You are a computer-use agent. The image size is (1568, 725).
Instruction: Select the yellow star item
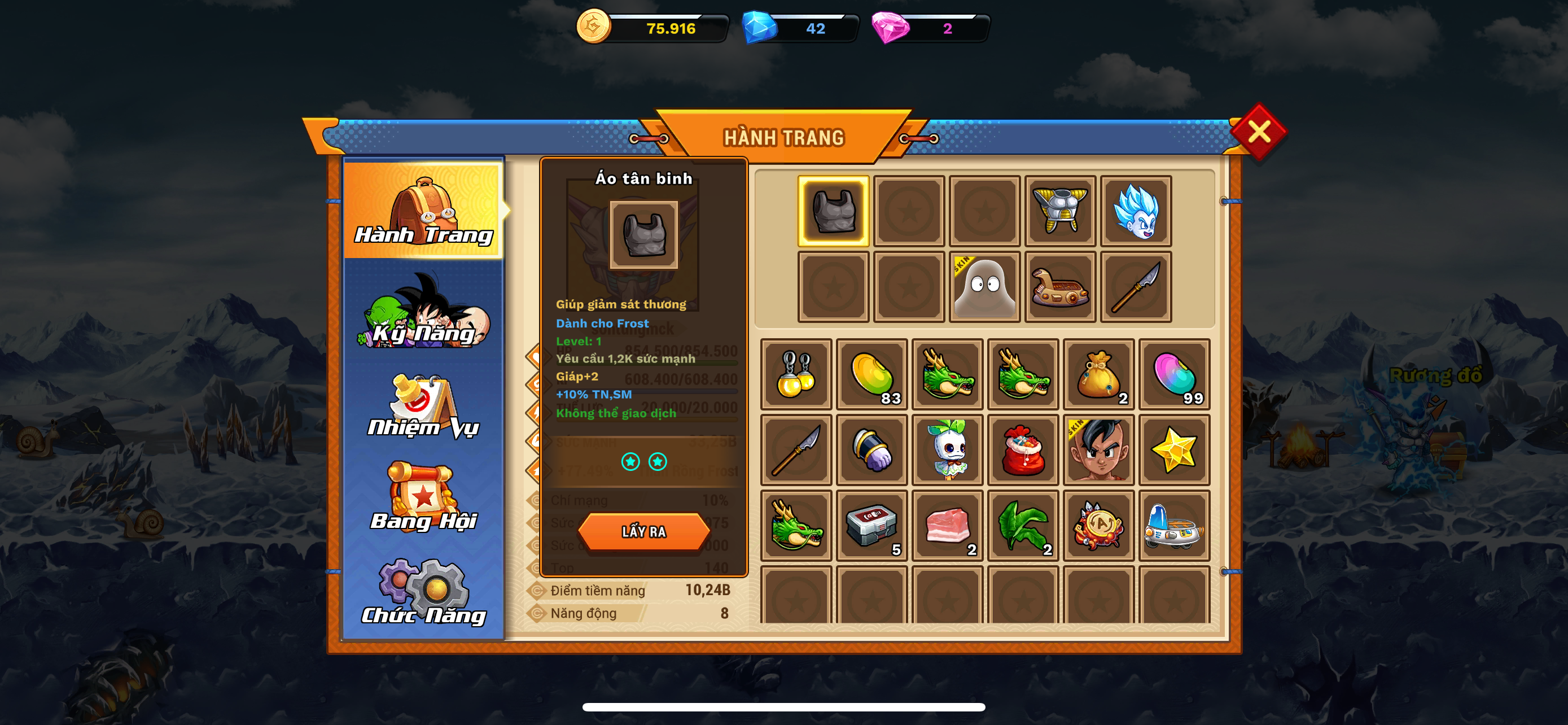click(1174, 450)
